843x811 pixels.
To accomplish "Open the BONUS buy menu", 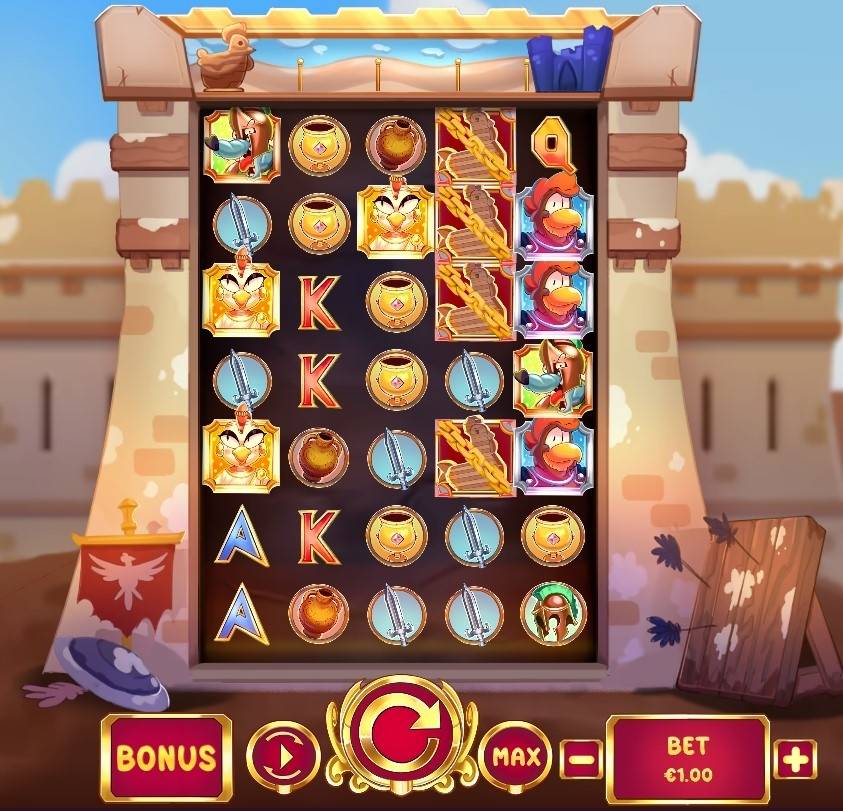I will coord(166,757).
